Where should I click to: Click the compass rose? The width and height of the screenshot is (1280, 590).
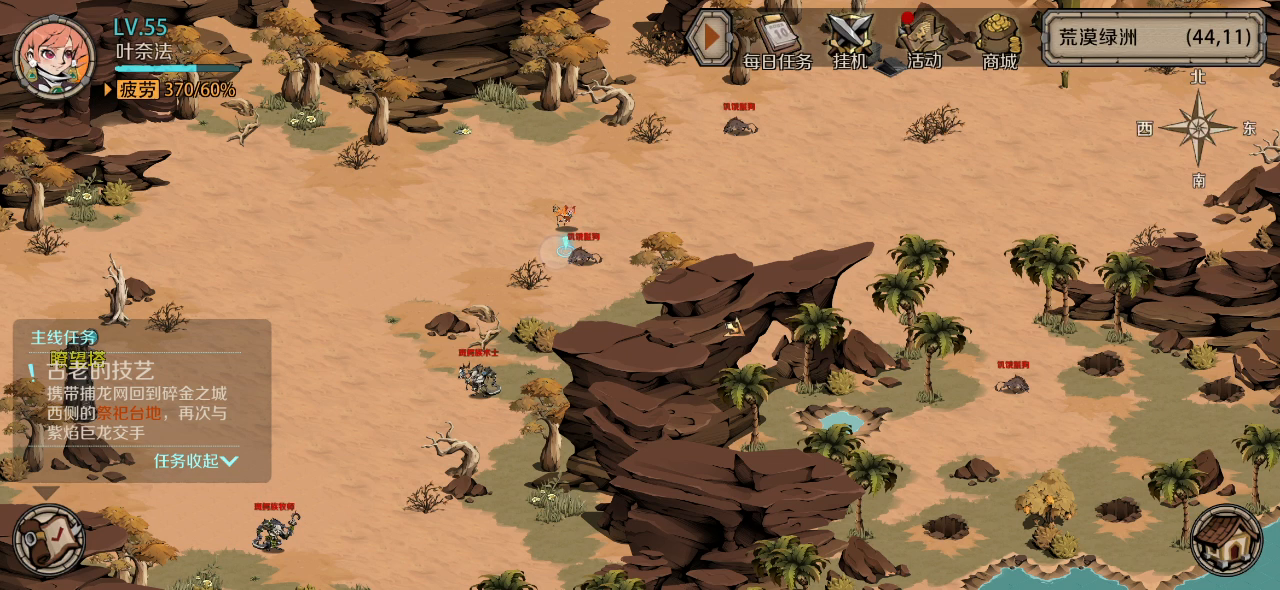1197,128
